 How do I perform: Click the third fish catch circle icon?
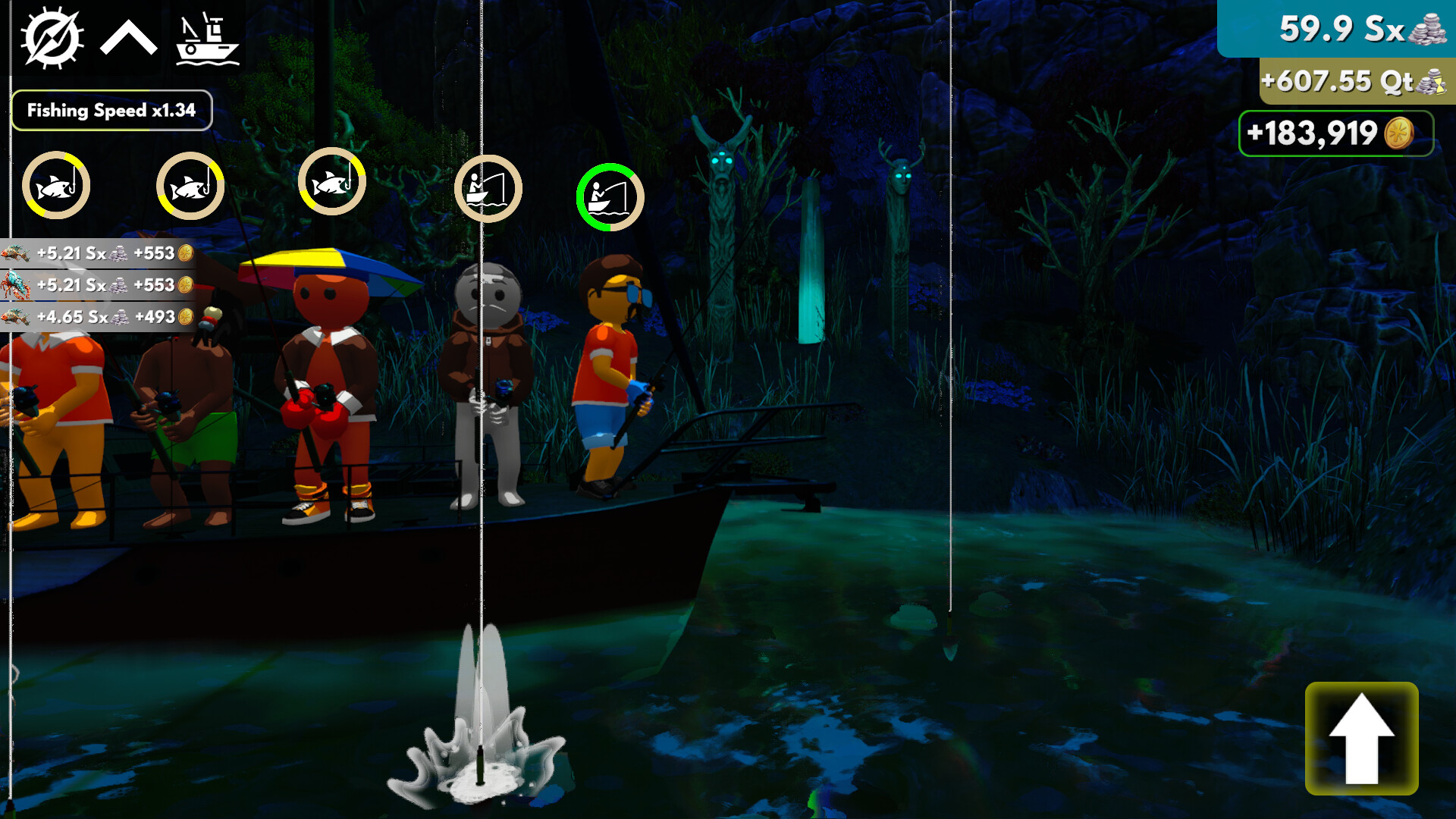[331, 182]
